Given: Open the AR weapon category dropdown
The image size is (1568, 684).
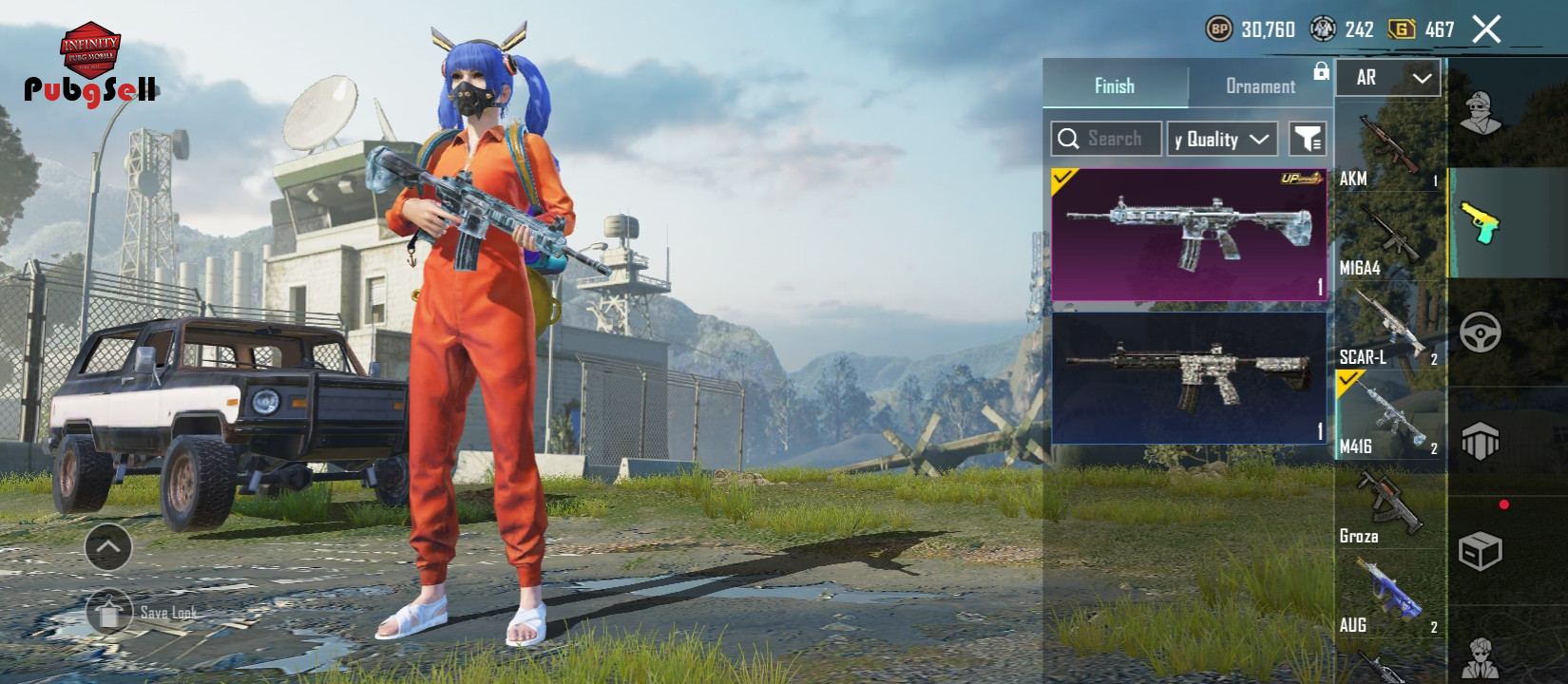Looking at the screenshot, I should (1387, 78).
